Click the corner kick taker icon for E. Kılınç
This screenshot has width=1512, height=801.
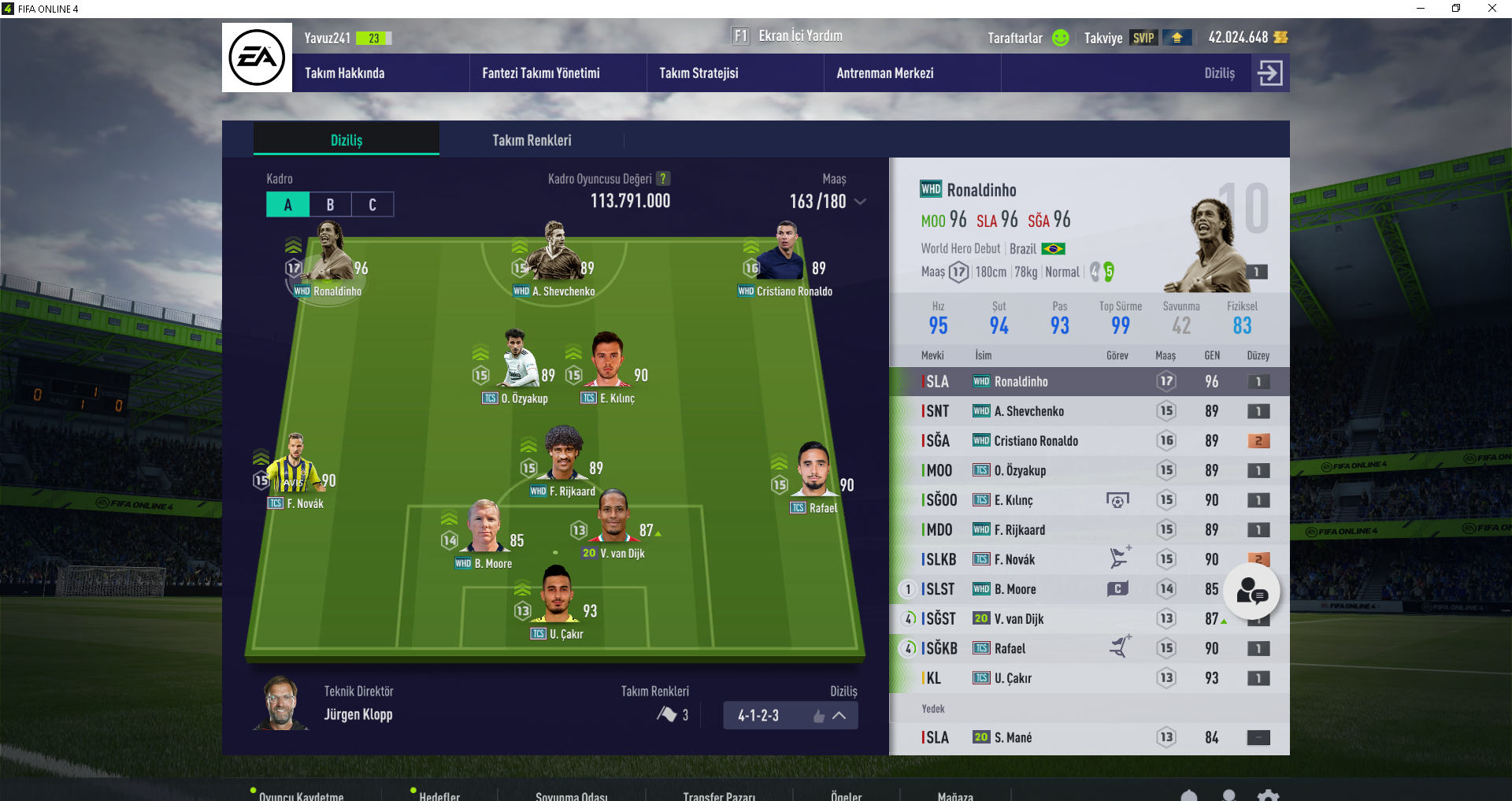(1119, 499)
